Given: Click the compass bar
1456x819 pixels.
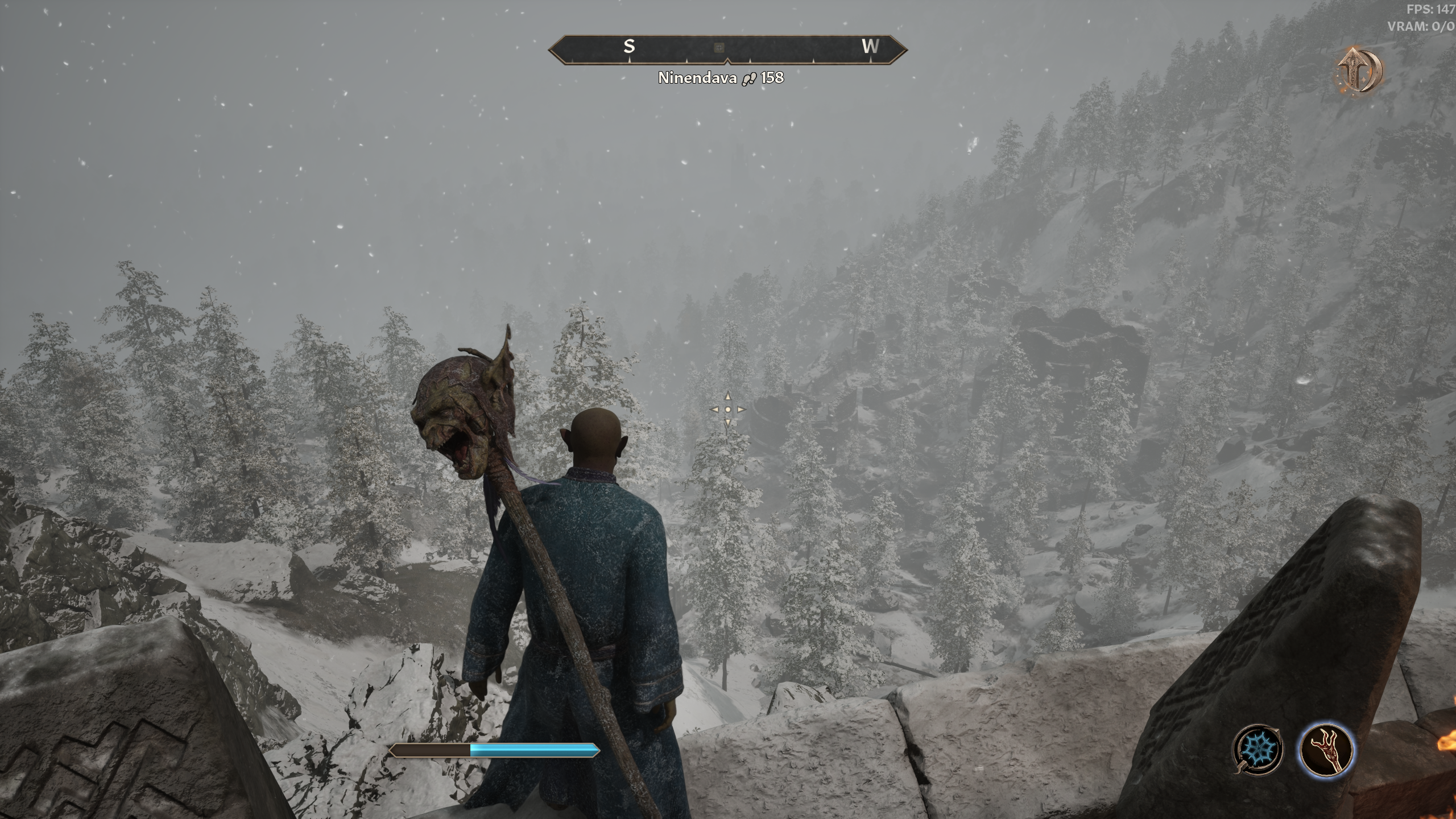Looking at the screenshot, I should [796, 50].
